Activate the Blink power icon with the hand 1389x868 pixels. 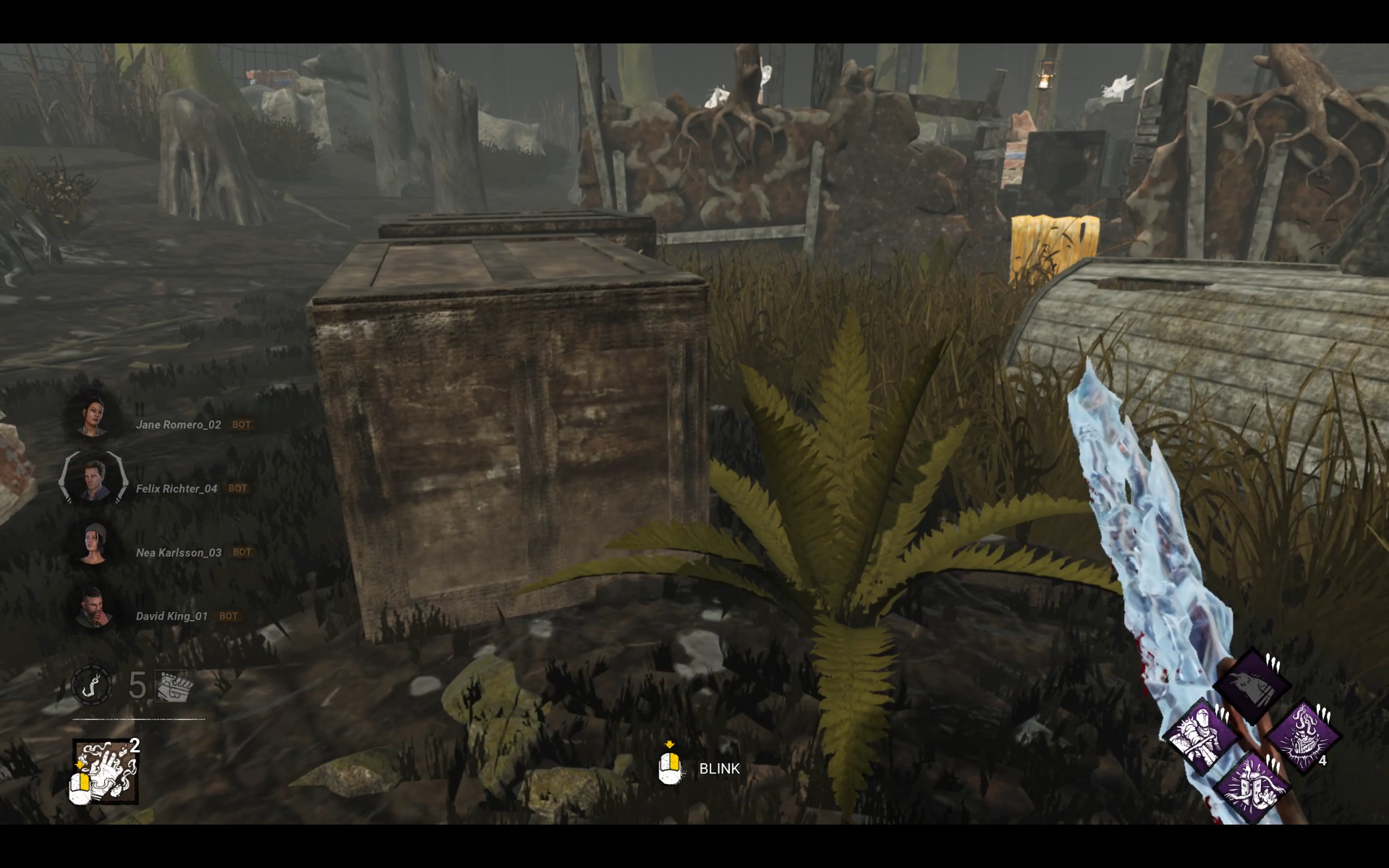coord(105,771)
